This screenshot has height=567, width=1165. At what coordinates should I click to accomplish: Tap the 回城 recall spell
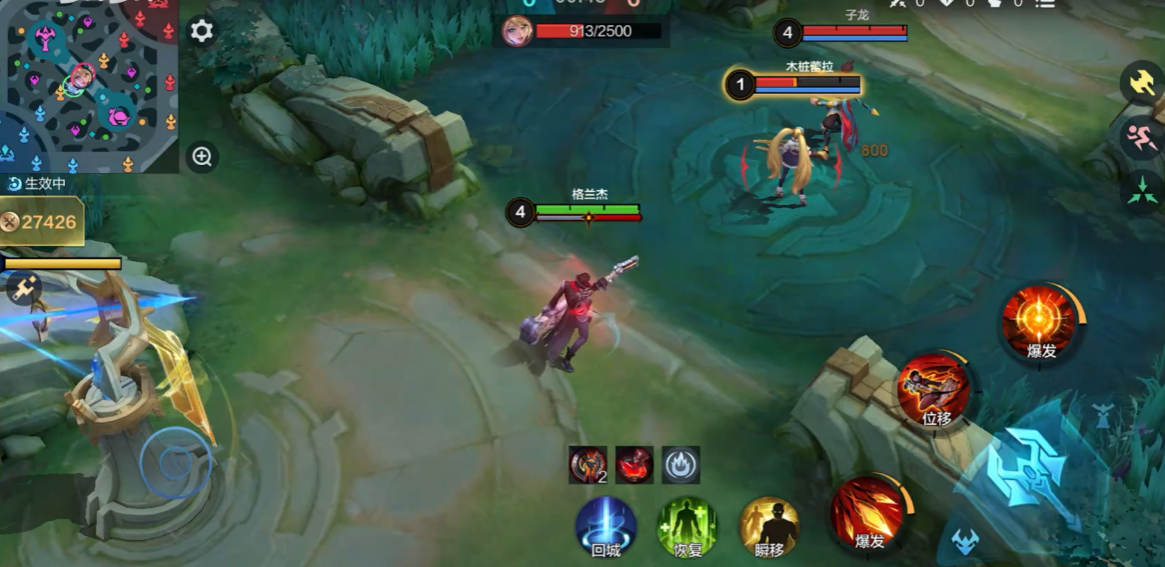click(x=606, y=525)
